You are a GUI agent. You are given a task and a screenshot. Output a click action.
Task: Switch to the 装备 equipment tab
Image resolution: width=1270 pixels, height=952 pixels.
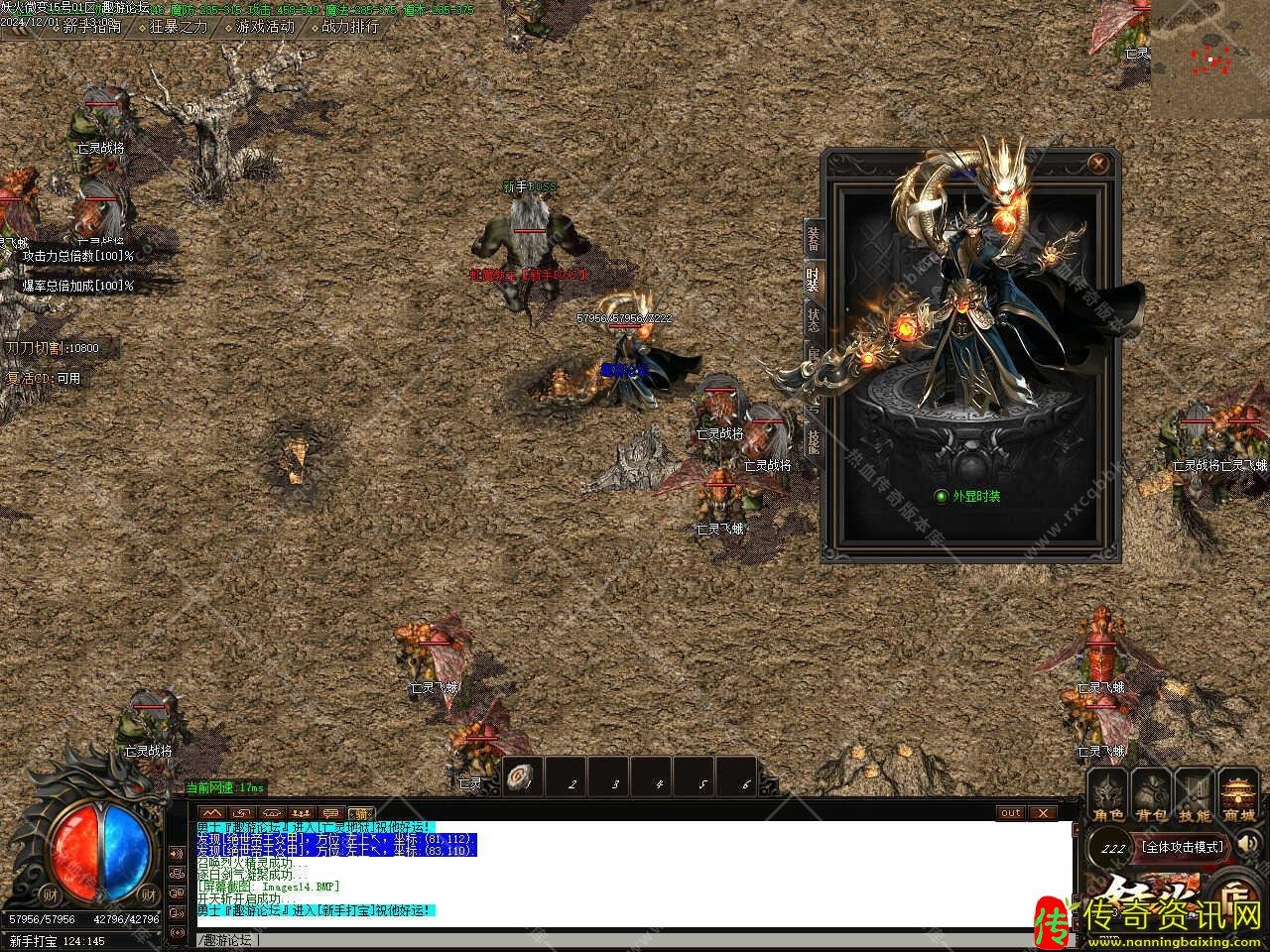tap(813, 238)
